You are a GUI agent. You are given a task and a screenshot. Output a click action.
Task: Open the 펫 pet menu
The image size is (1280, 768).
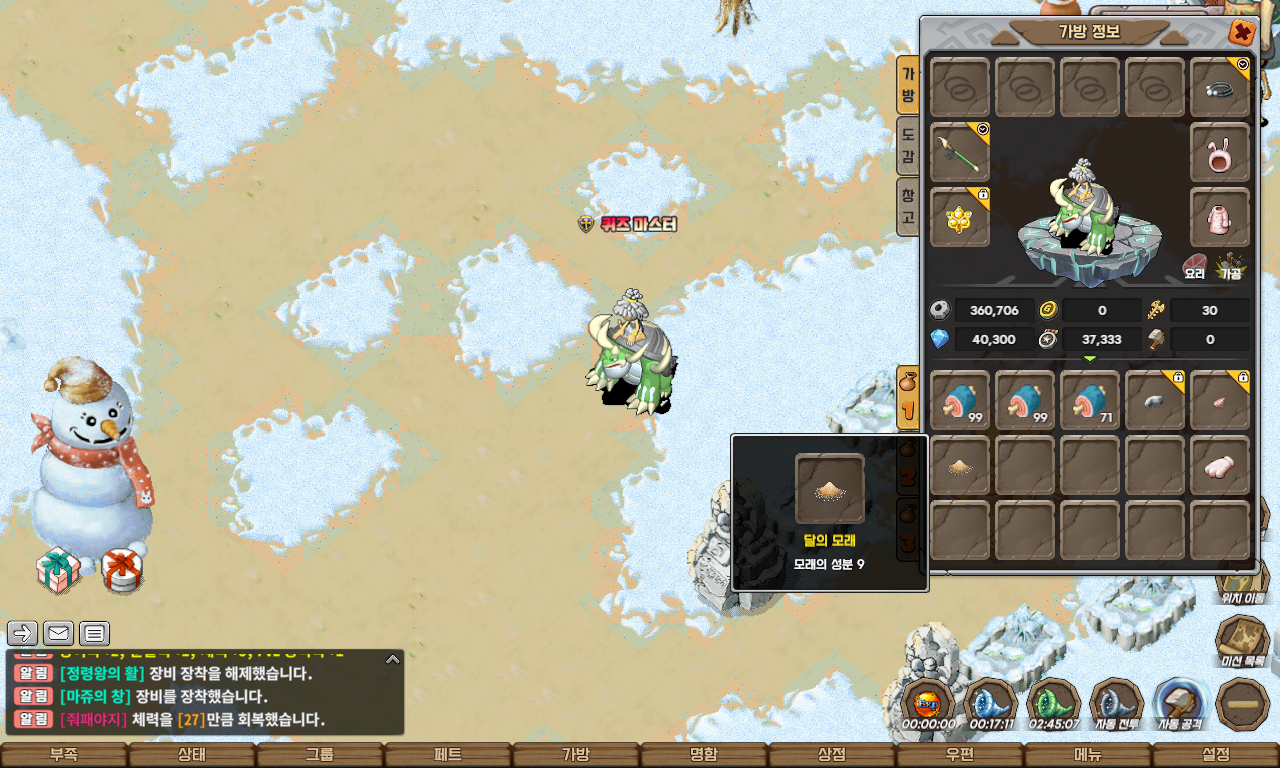coord(448,755)
